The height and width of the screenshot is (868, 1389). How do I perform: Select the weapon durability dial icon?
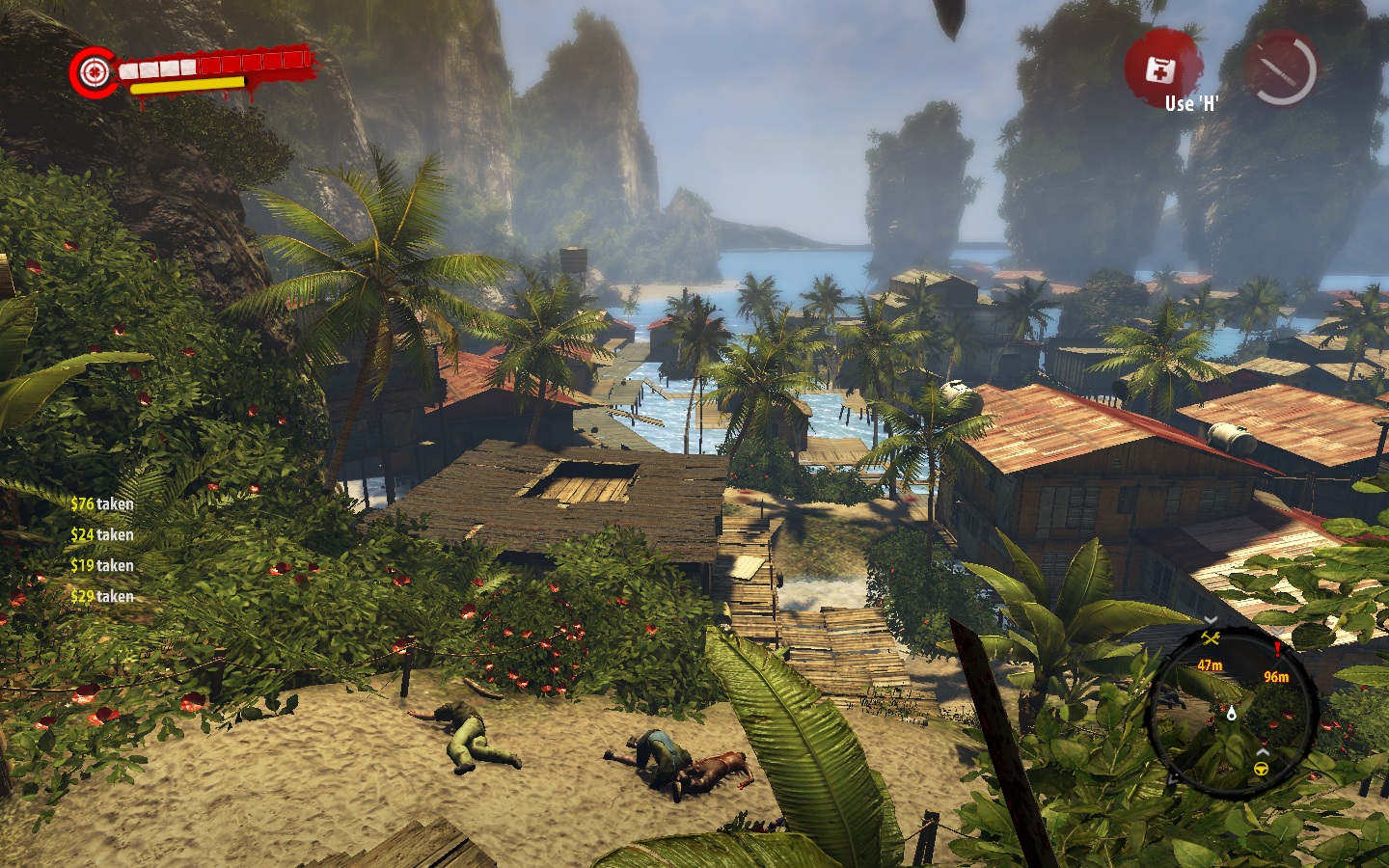pyautogui.click(x=1281, y=68)
